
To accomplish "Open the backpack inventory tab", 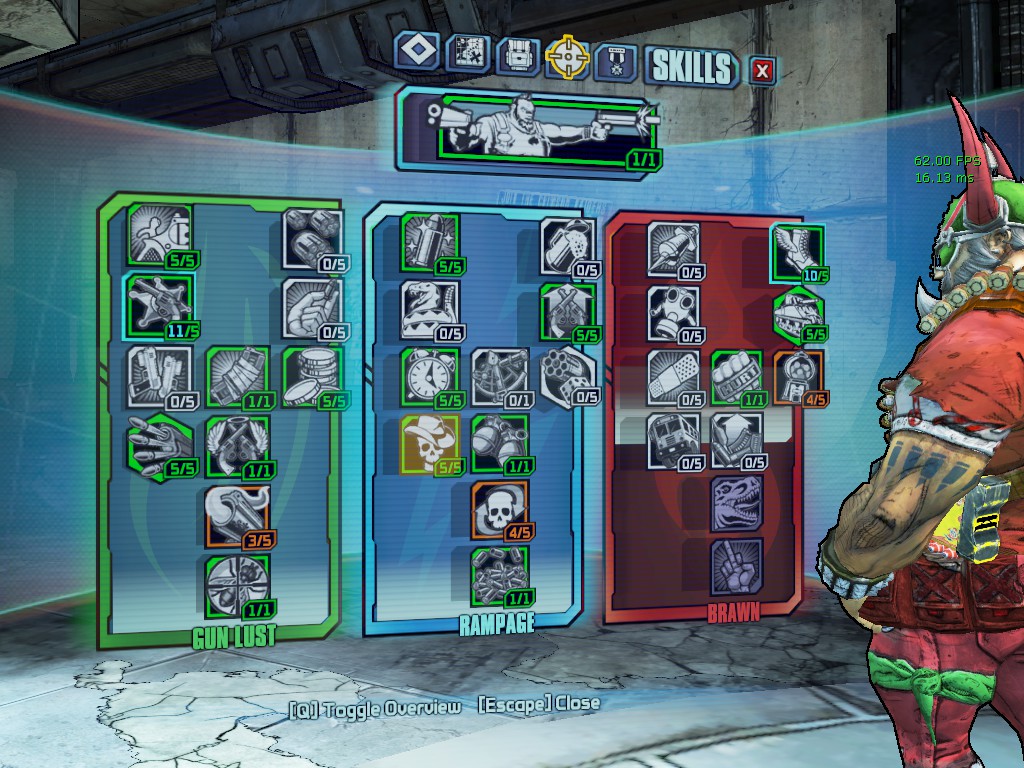I will 516,57.
